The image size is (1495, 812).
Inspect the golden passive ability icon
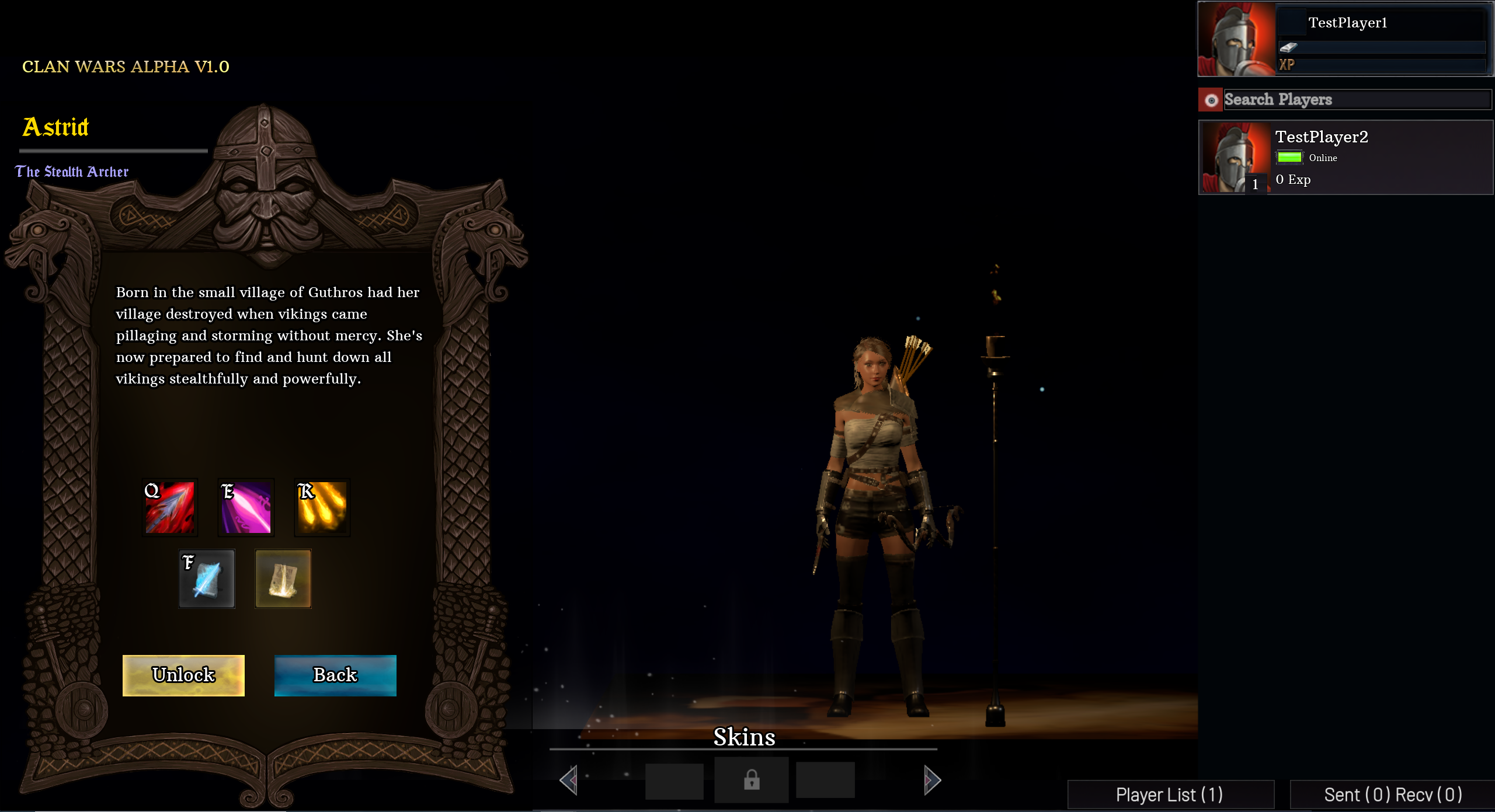tap(283, 578)
